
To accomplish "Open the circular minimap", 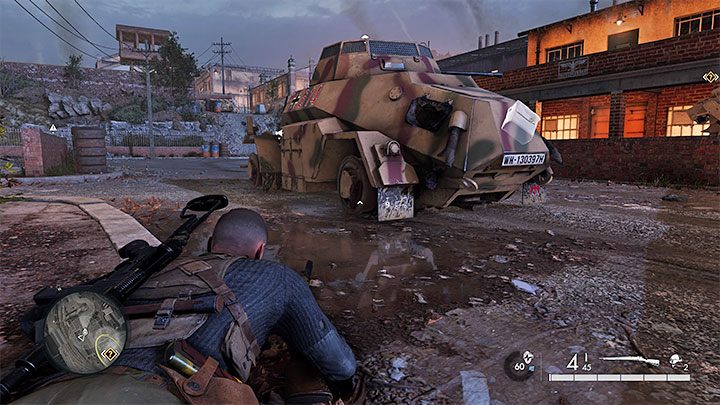I will (x=85, y=331).
